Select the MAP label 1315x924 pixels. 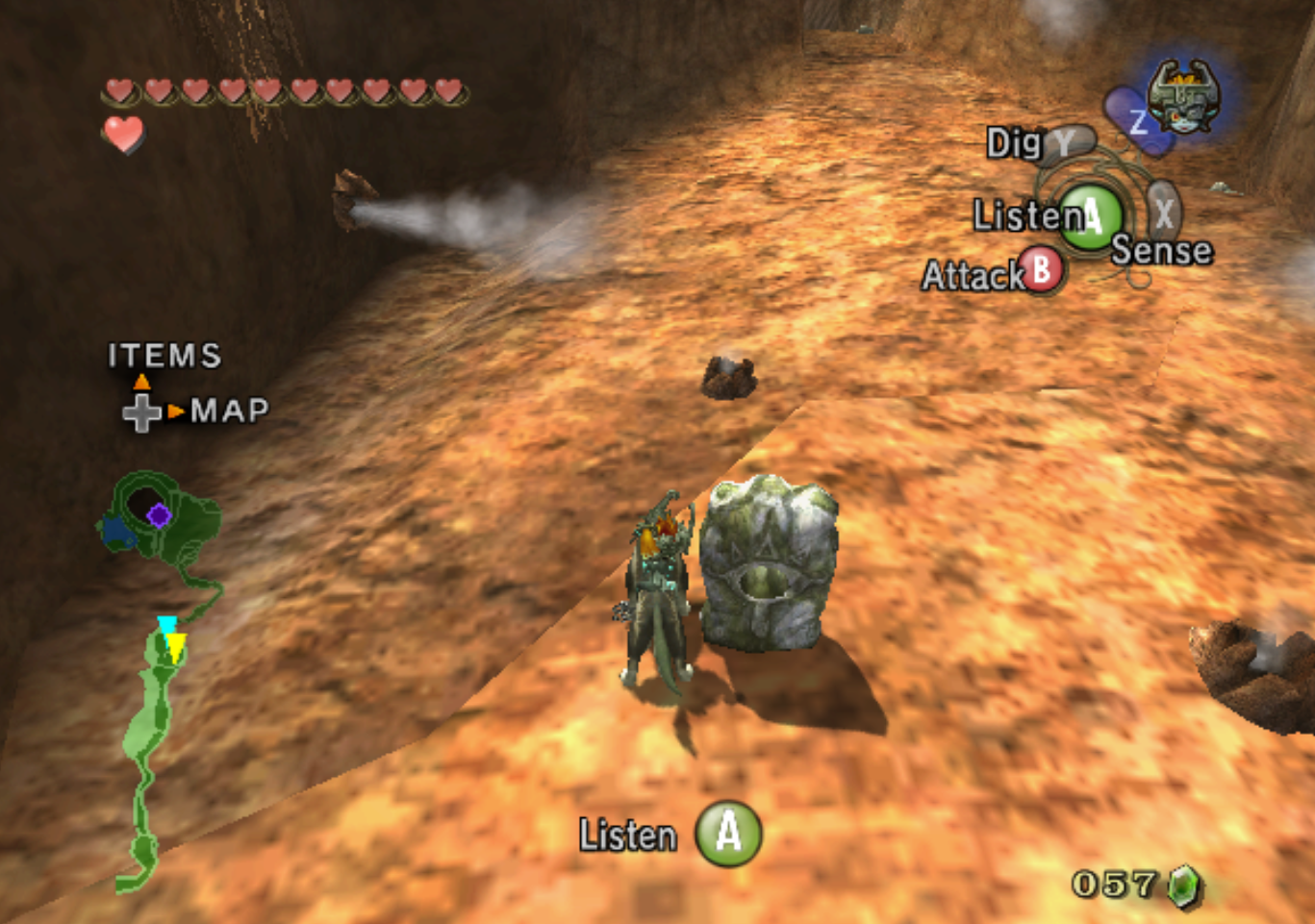click(x=228, y=412)
